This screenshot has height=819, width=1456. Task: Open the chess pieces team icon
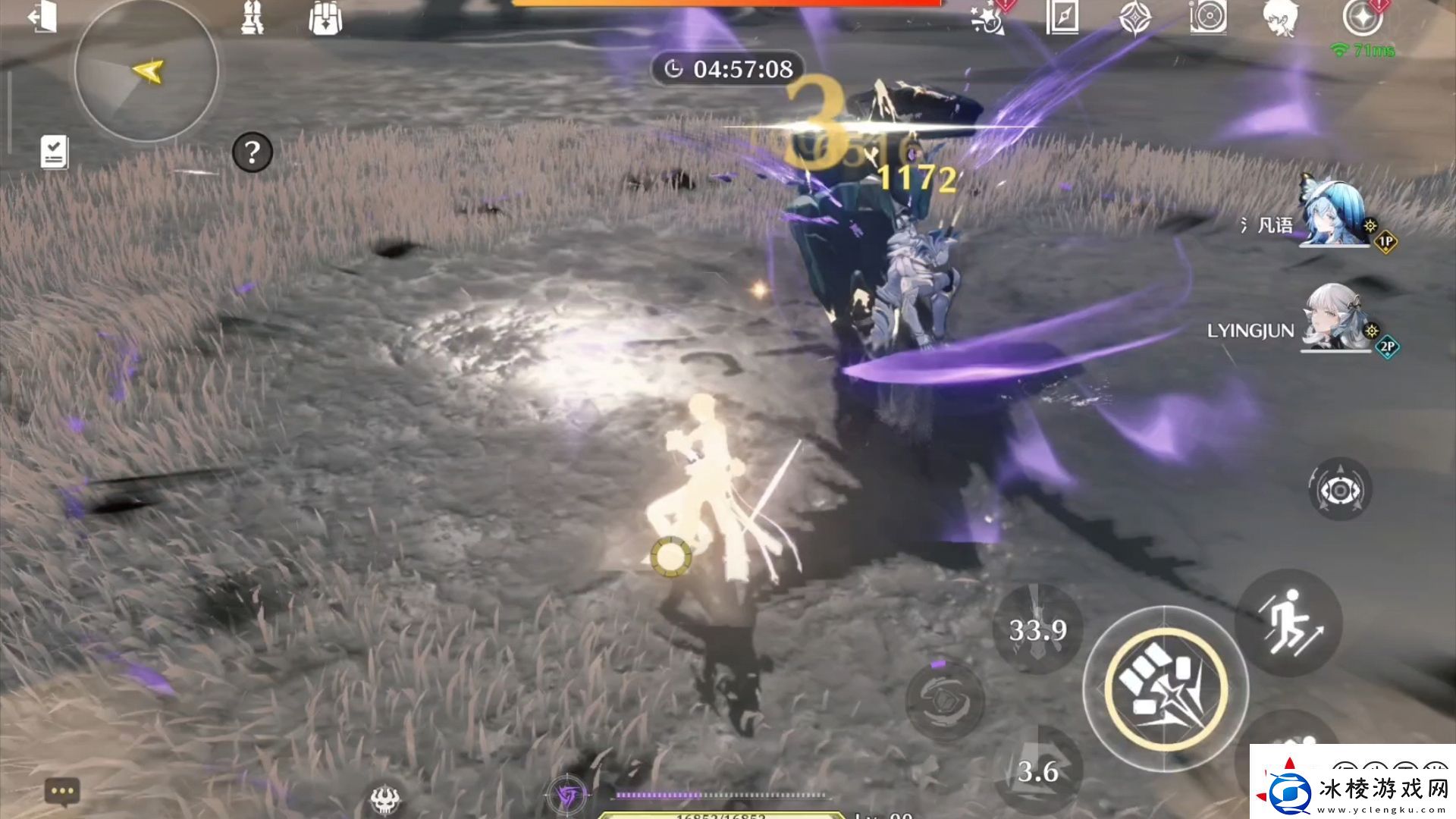coord(252,17)
